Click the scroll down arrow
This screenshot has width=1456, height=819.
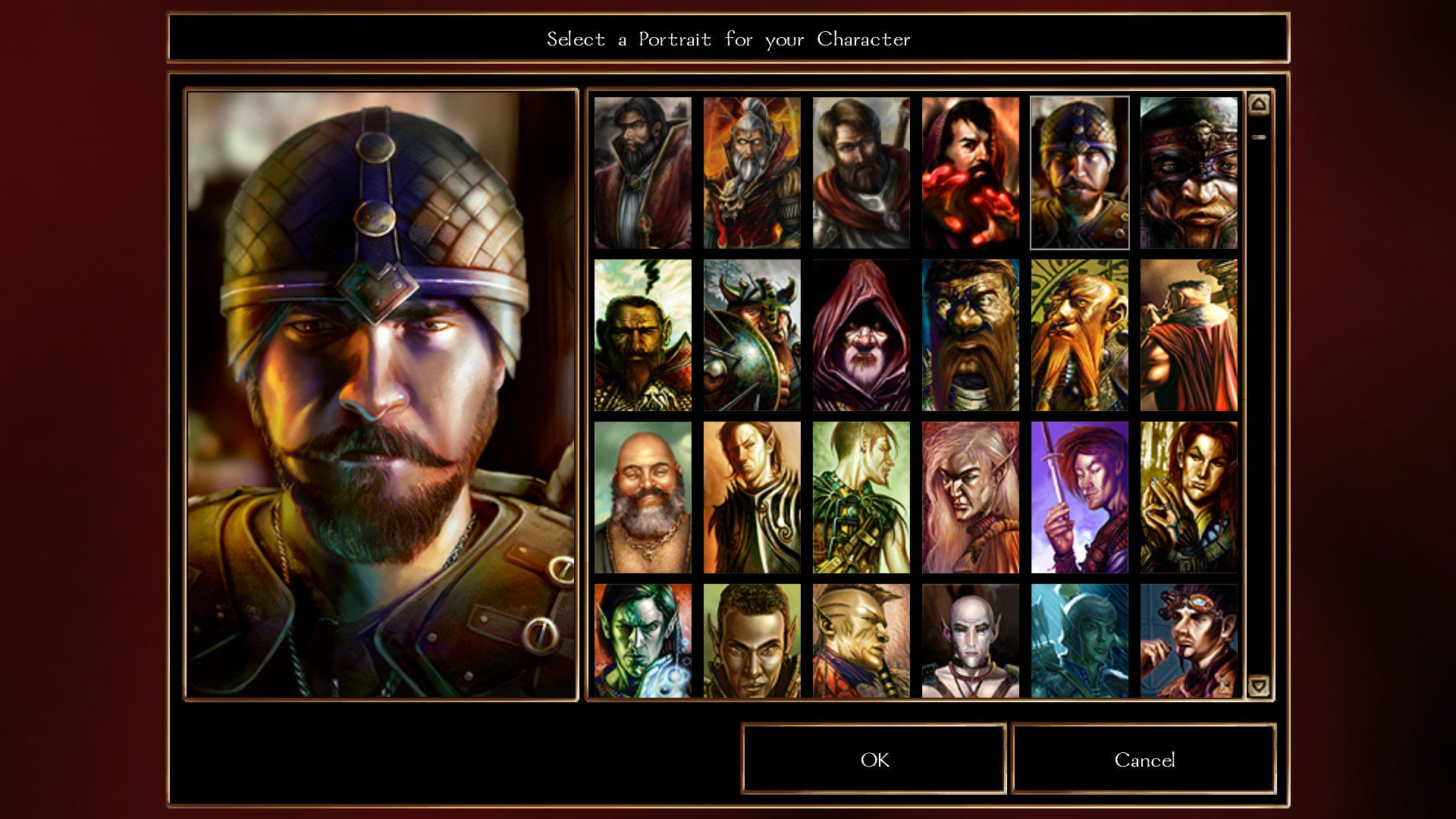[1259, 686]
